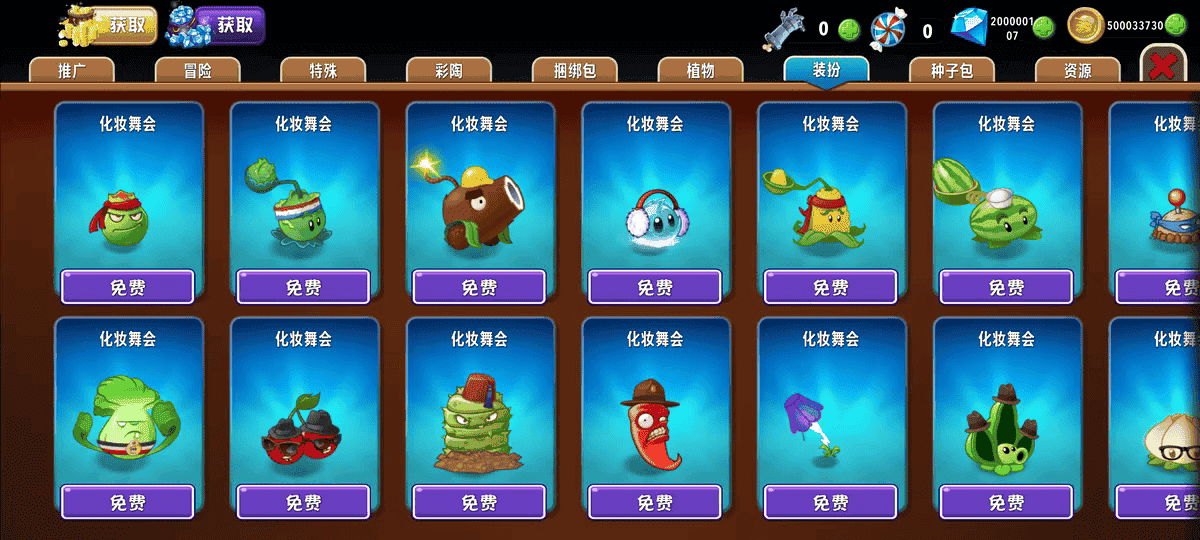
Task: Open the 冒险 tab
Action: tap(197, 70)
